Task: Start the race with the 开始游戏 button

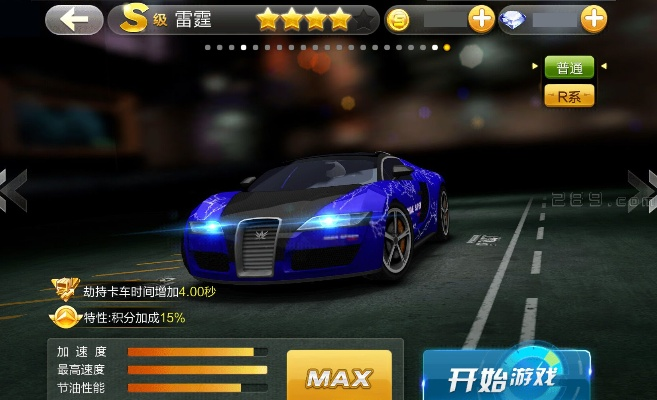Action: (x=505, y=378)
